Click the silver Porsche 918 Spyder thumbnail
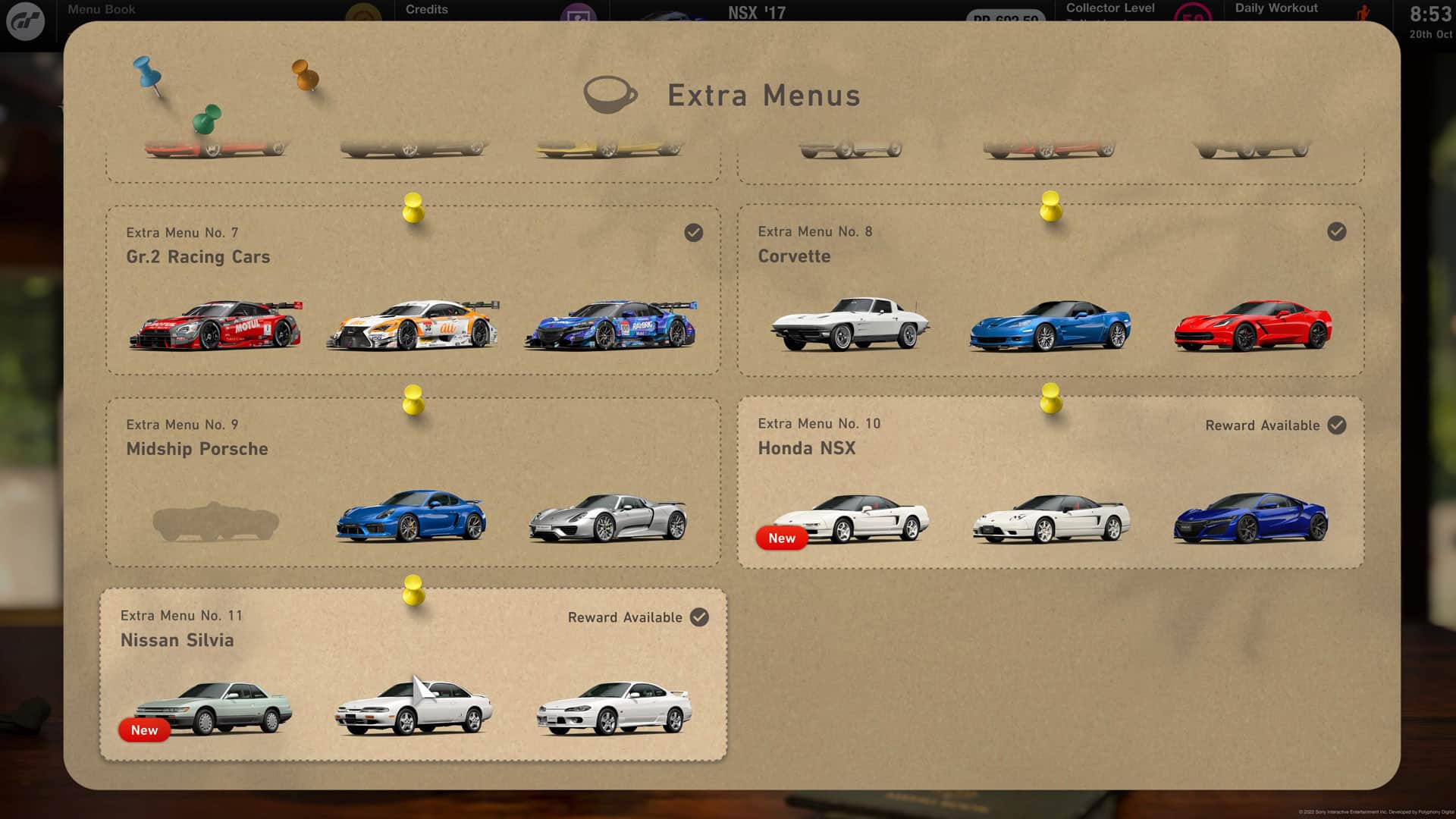Screen dimensions: 1456x819 (607, 519)
